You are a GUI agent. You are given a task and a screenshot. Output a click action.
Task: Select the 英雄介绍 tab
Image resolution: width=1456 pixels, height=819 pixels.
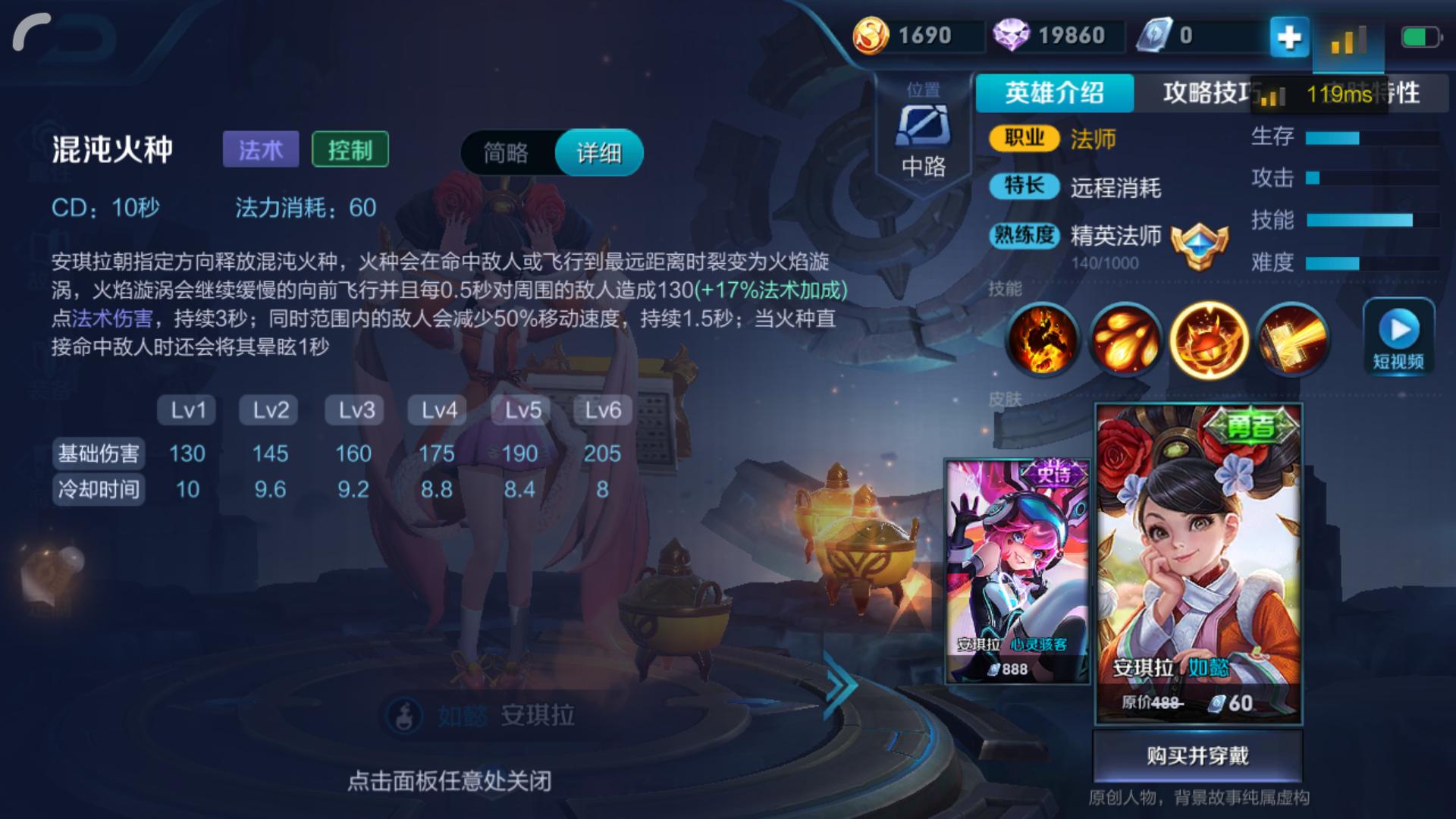[1056, 96]
